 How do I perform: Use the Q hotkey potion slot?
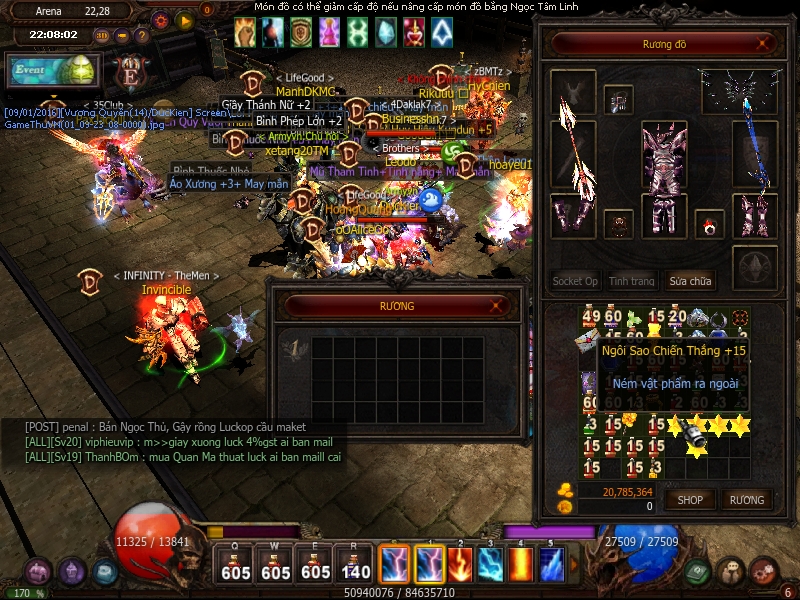[236, 565]
